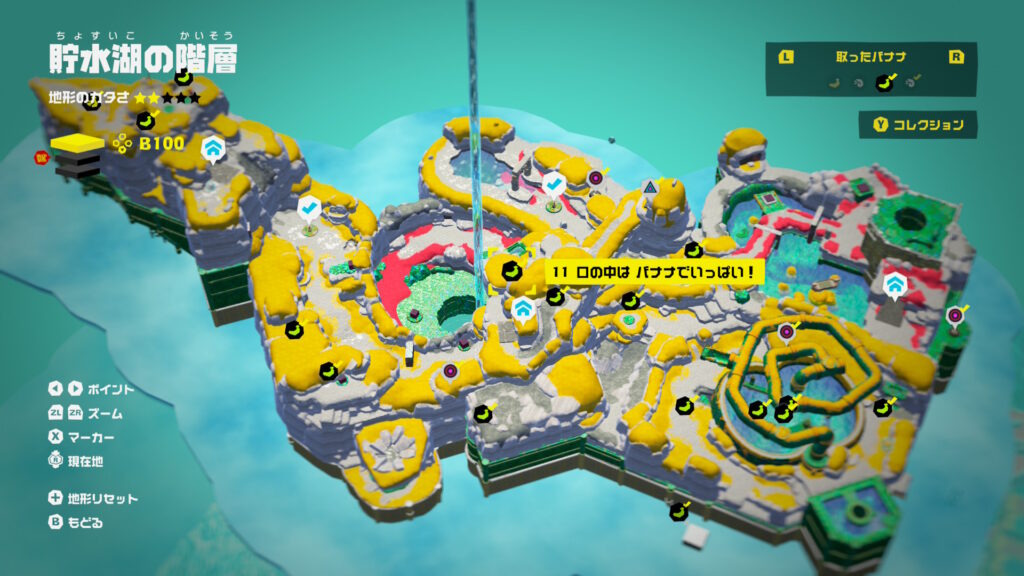
Task: Click the red DK location icon
Action: [41, 156]
